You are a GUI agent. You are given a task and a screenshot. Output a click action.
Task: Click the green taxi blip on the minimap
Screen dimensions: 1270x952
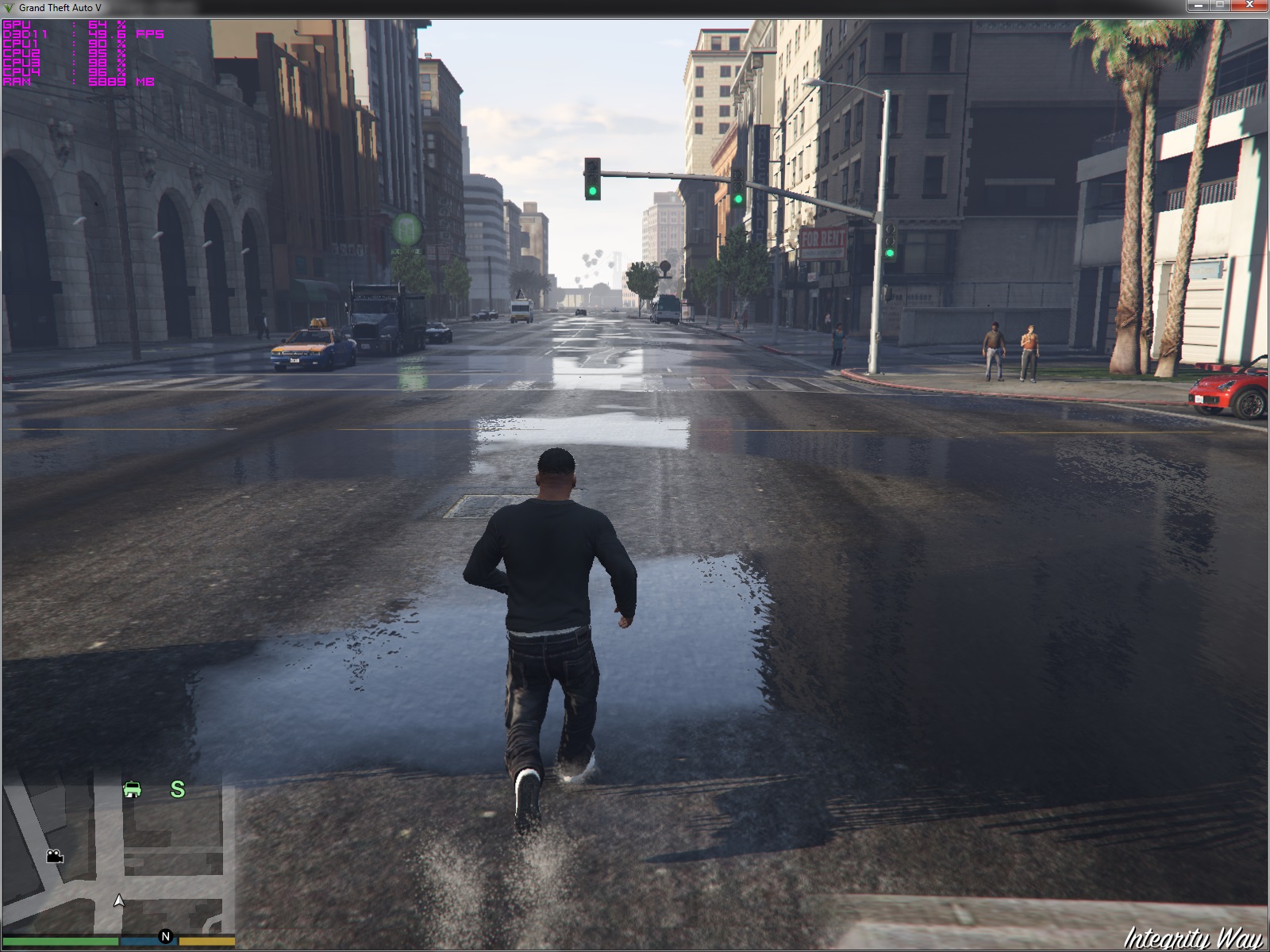pyautogui.click(x=133, y=789)
